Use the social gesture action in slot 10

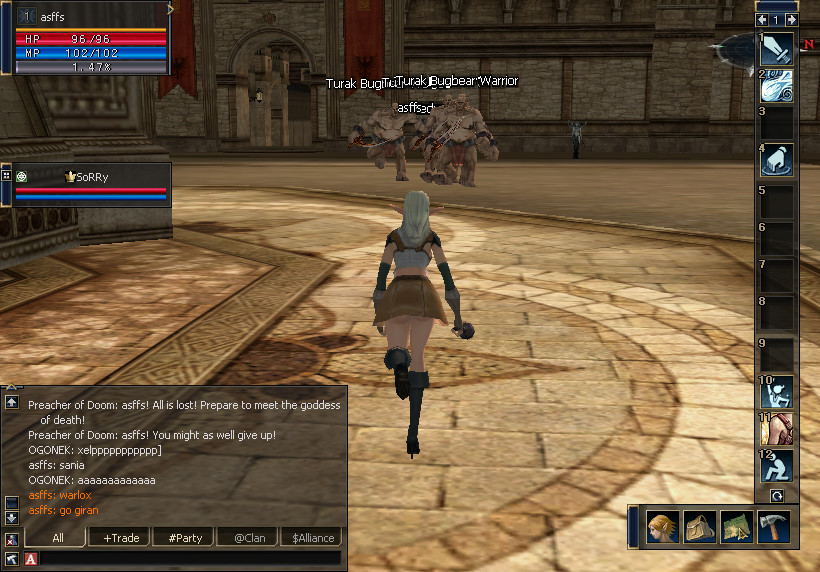tap(777, 392)
